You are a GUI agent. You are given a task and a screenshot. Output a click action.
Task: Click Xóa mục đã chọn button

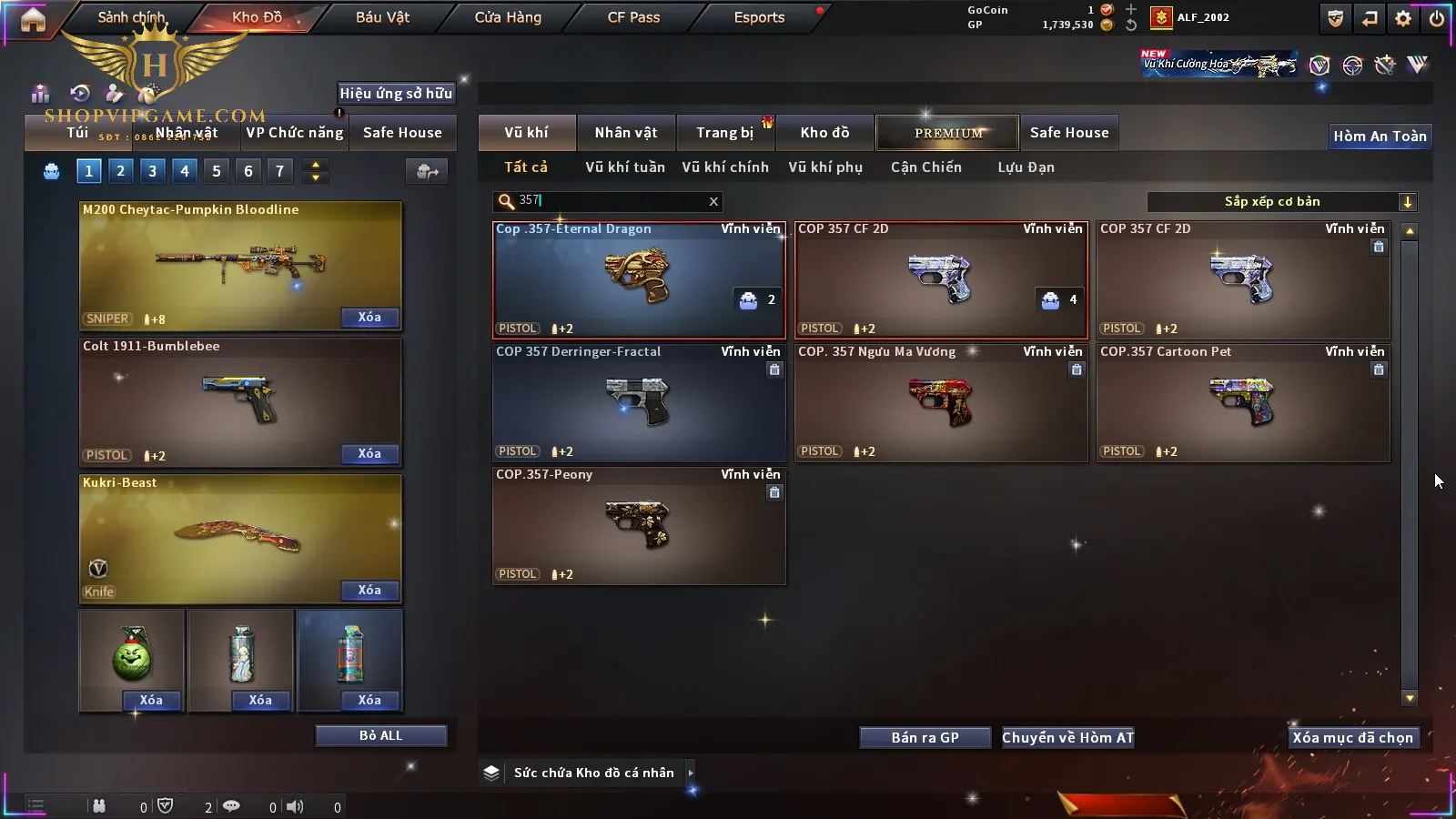pos(1352,738)
